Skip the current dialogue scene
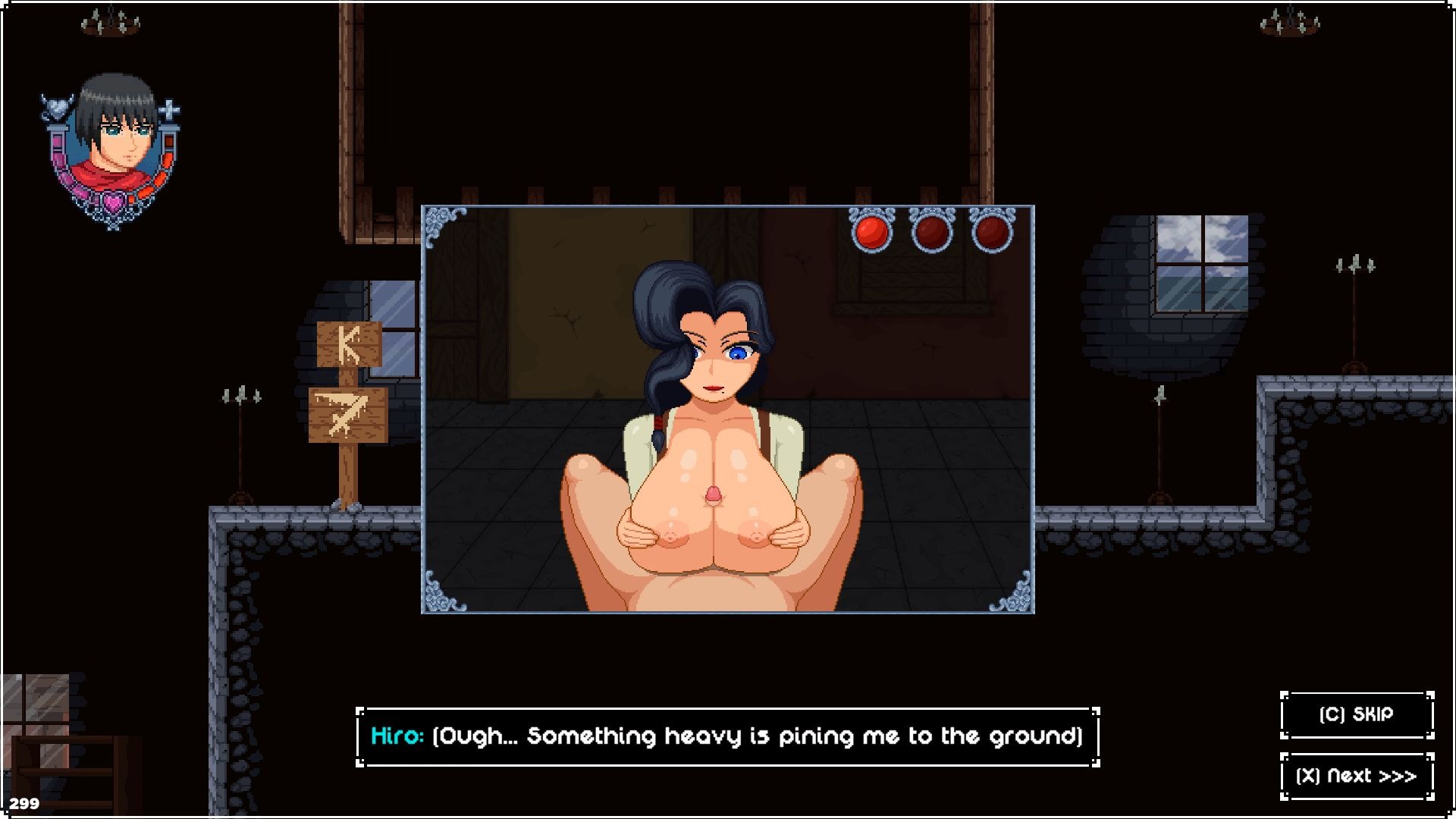Screen dimensions: 1456x819 1356,714
